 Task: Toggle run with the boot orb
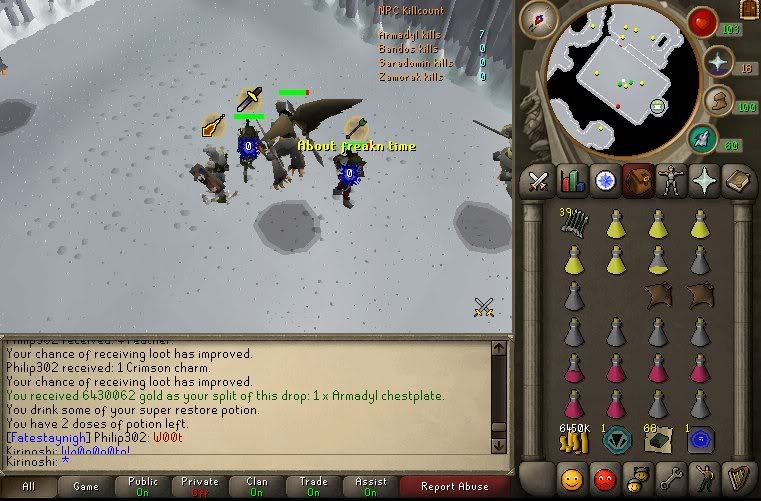(718, 100)
